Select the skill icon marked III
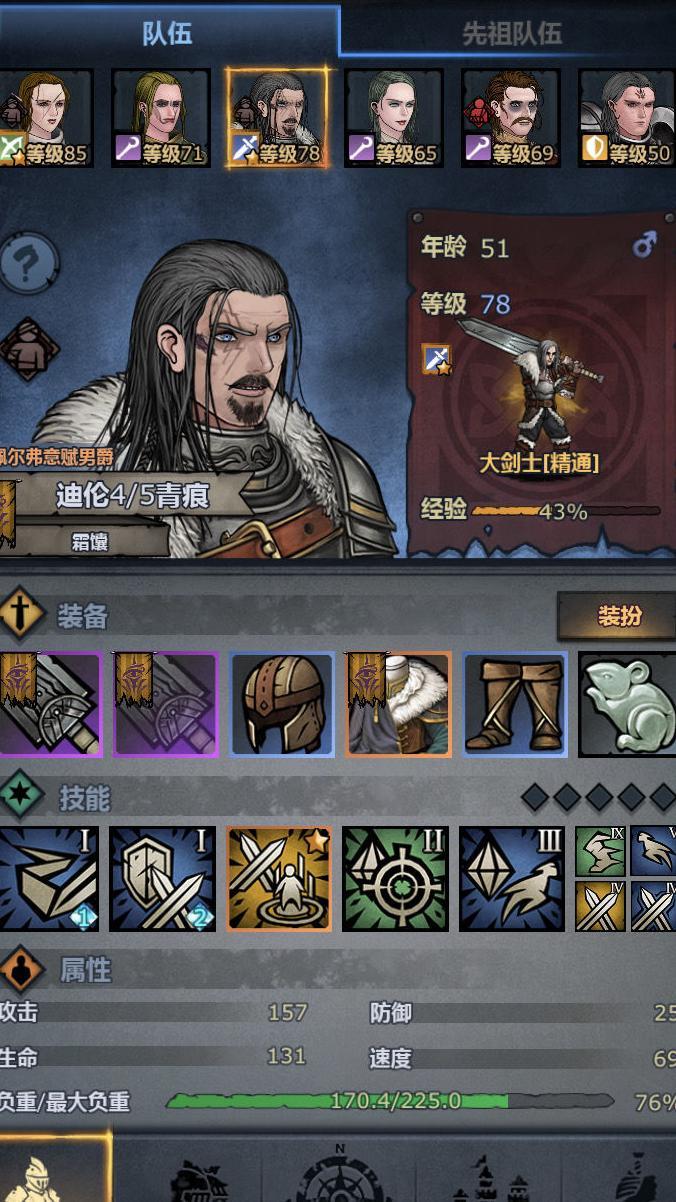Viewport: 676px width, 1202px height. [511, 878]
